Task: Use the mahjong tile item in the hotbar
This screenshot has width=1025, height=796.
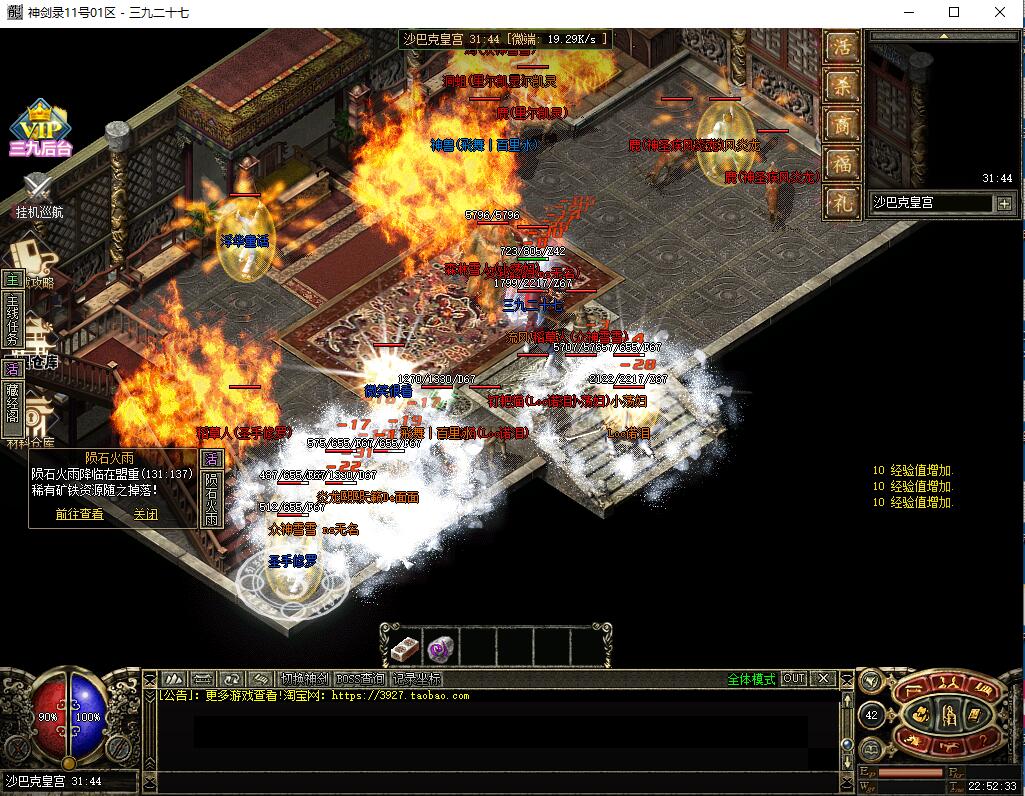Action: [403, 647]
